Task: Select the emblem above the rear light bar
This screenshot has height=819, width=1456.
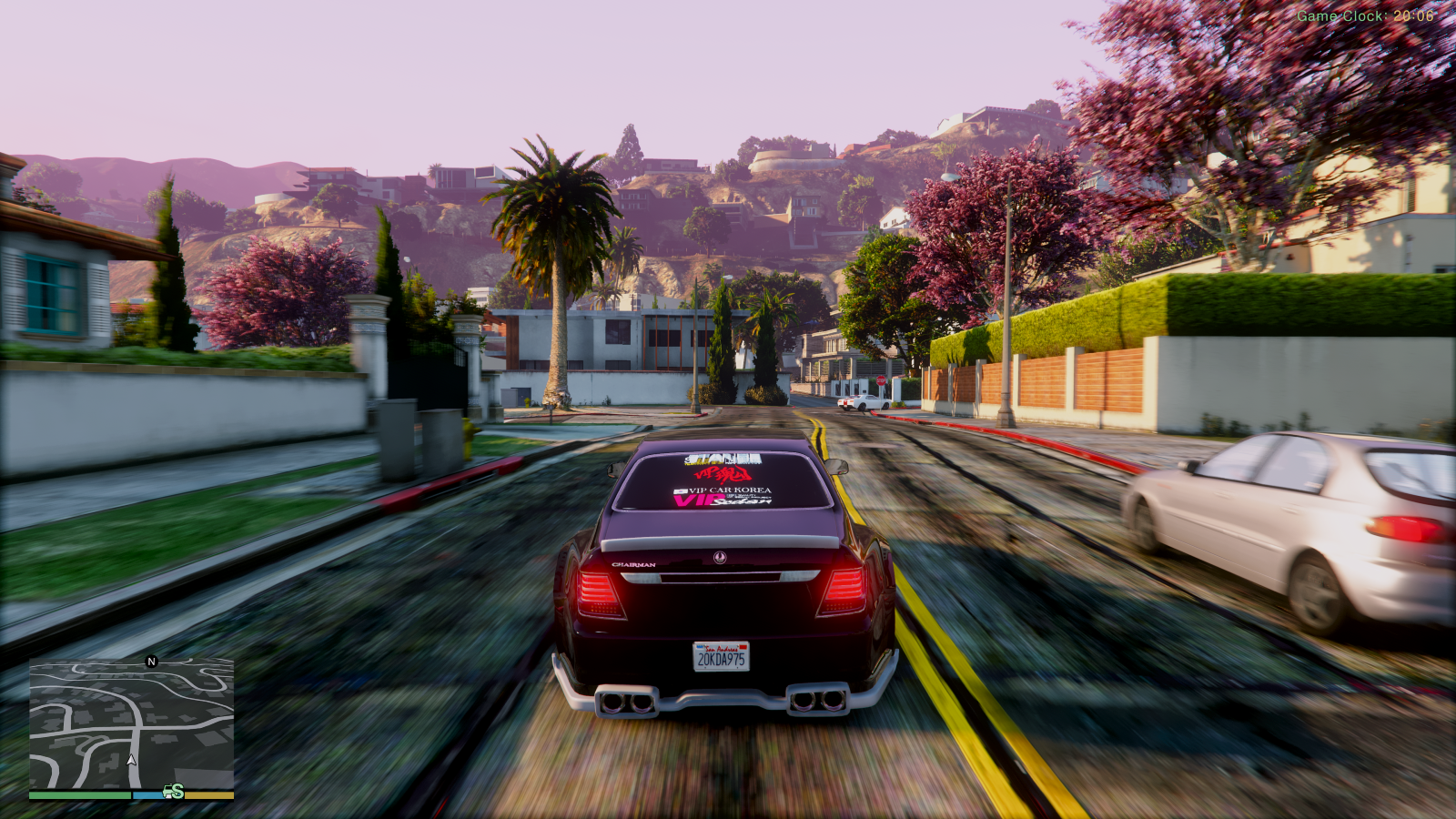Action: click(x=718, y=560)
